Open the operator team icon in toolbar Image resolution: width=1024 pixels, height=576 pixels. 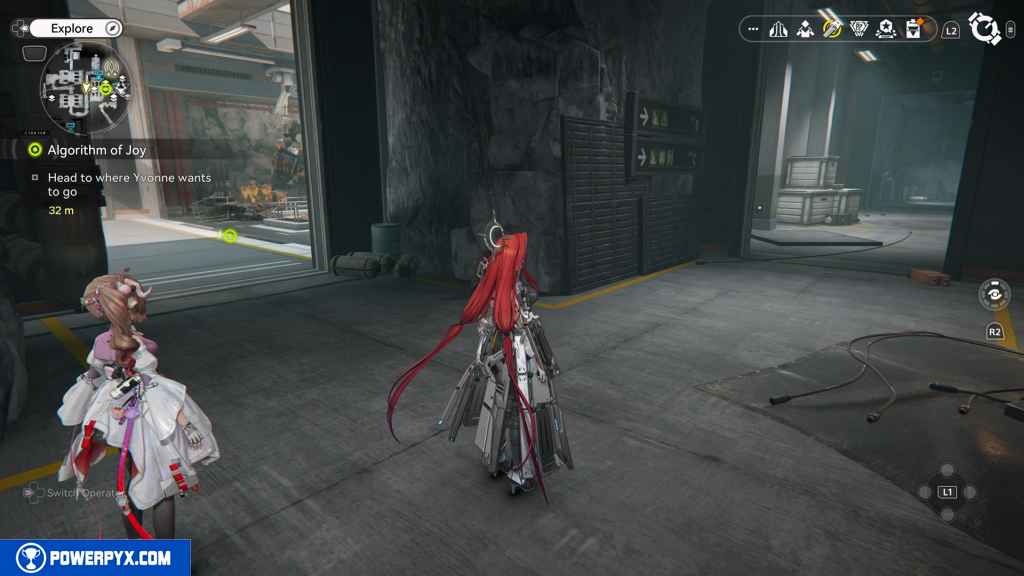(805, 29)
